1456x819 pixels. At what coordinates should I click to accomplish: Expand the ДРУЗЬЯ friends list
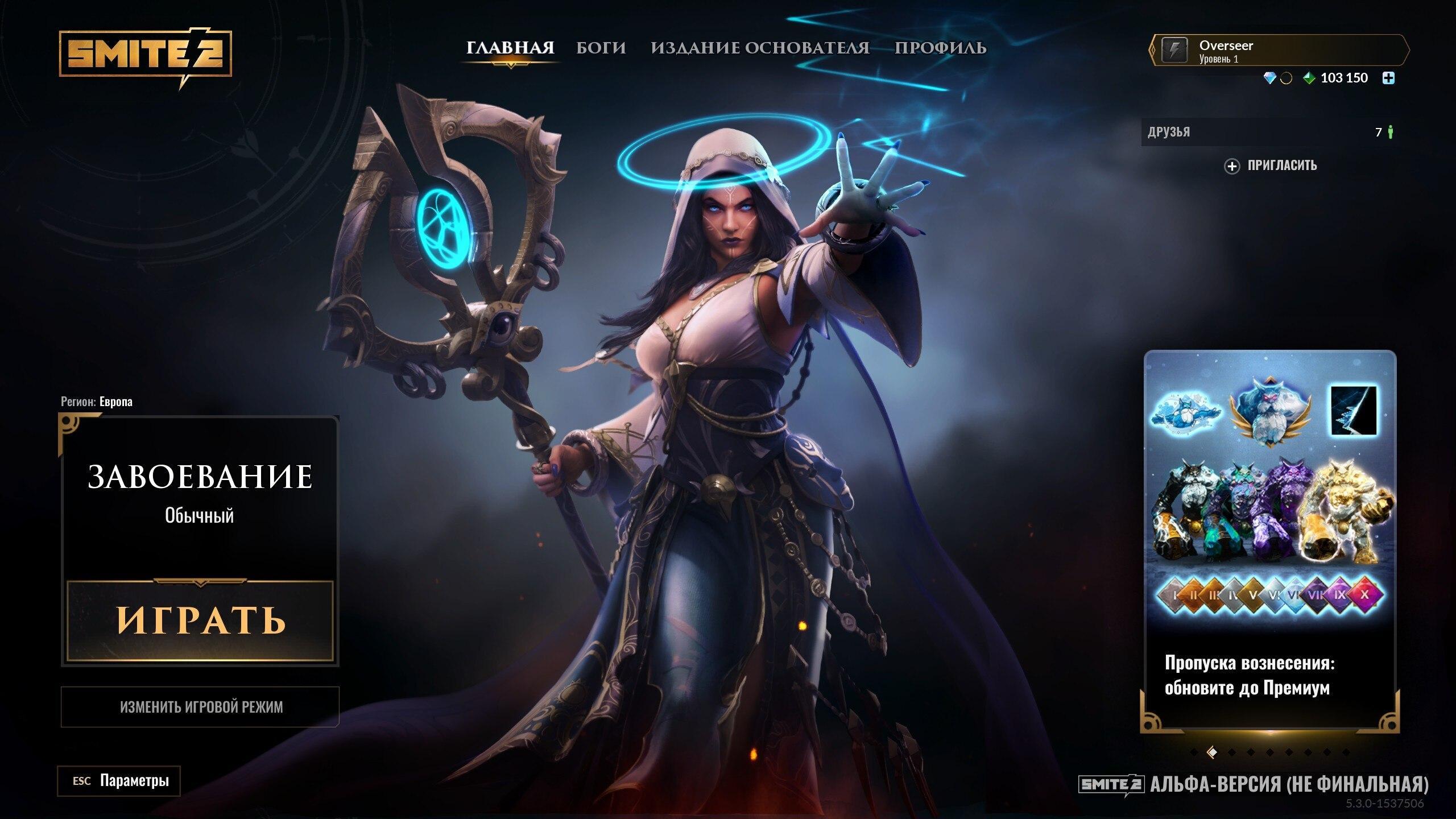click(1269, 132)
